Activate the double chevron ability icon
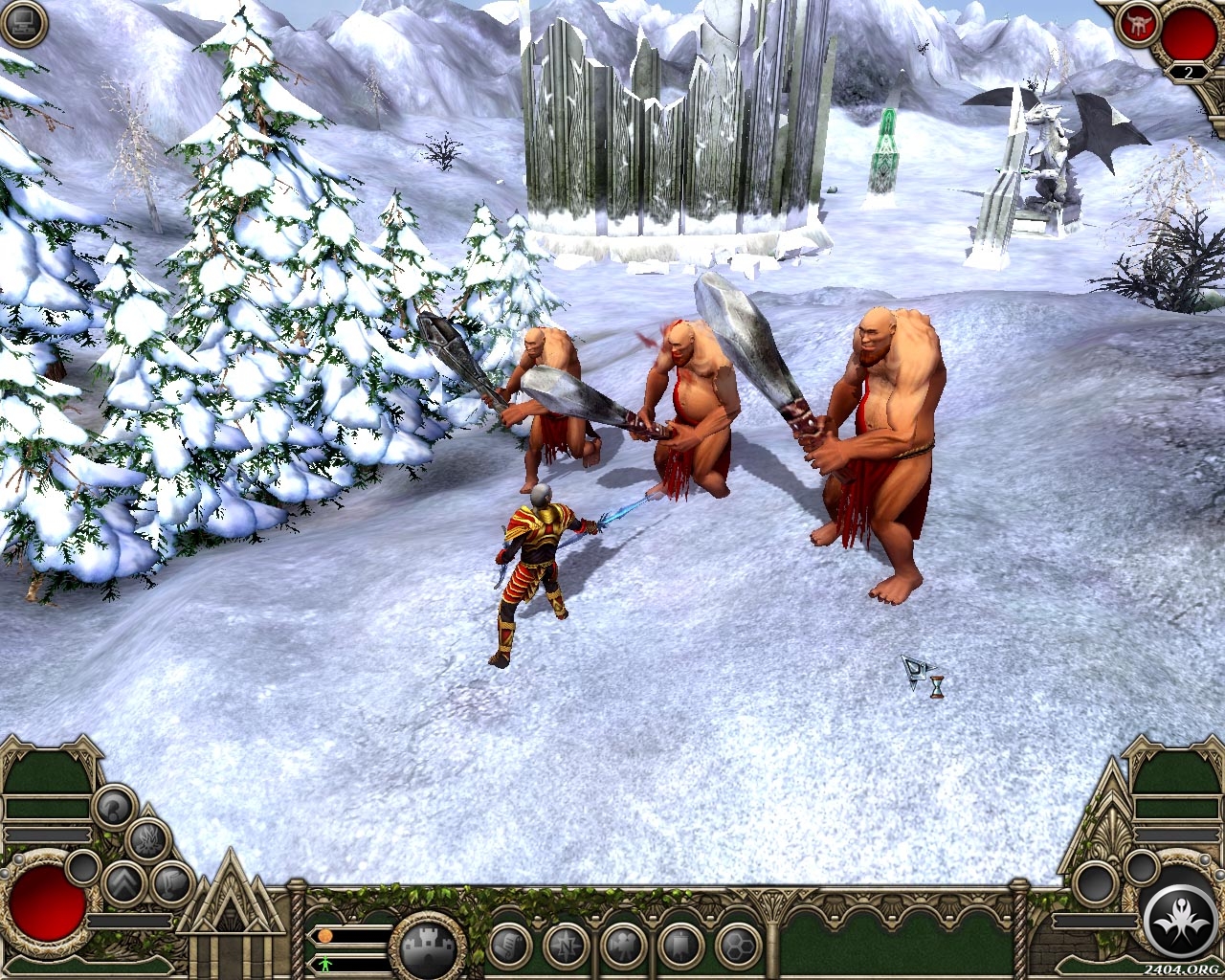This screenshot has width=1225, height=980. (x=123, y=884)
